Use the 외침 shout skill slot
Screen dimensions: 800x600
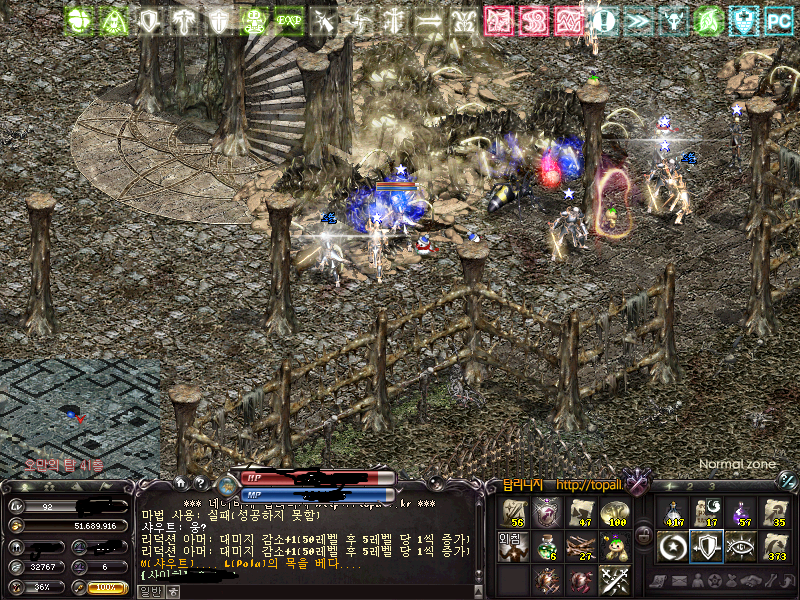[511, 545]
